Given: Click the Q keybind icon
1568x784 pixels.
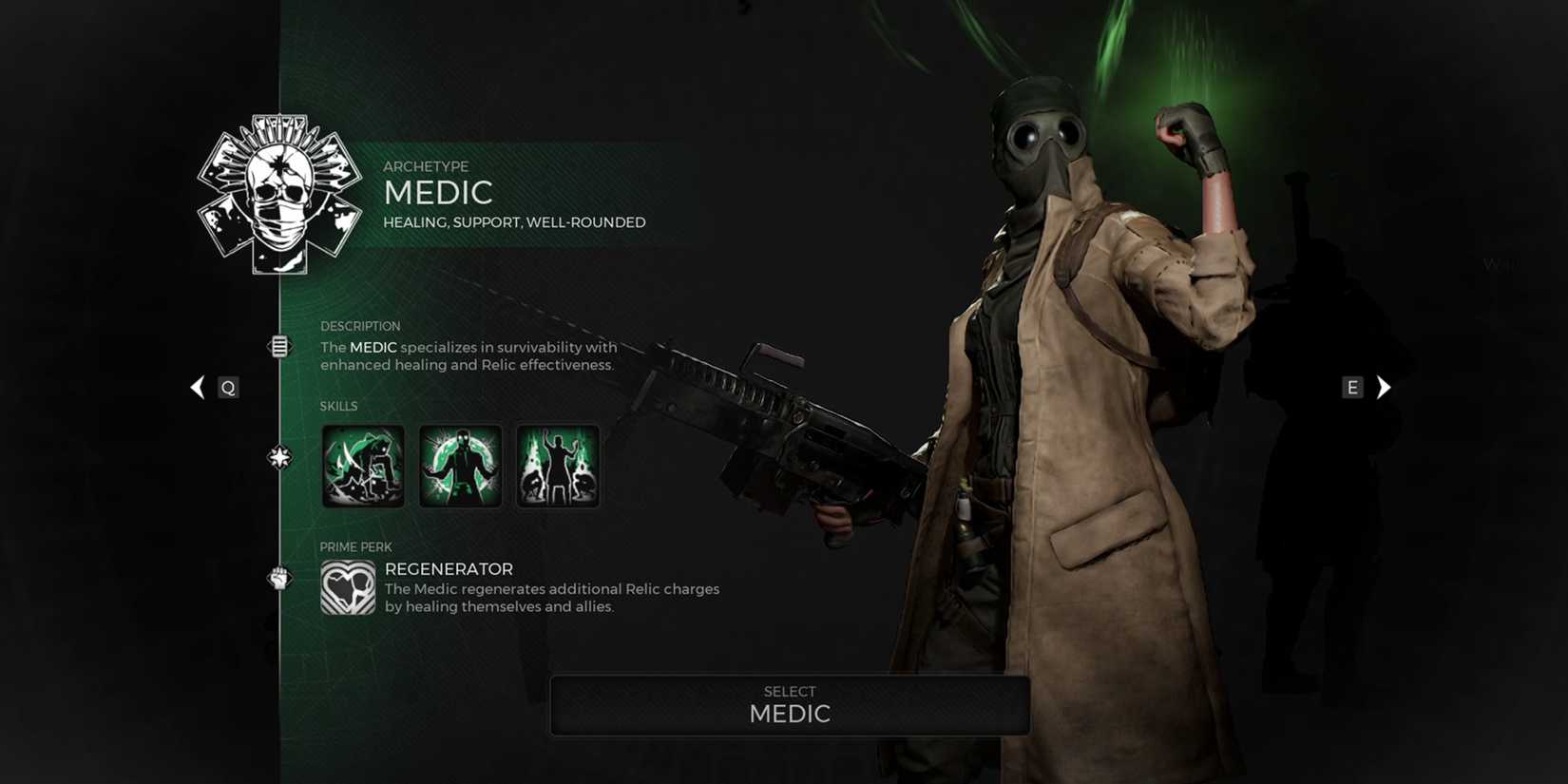Looking at the screenshot, I should click(227, 387).
